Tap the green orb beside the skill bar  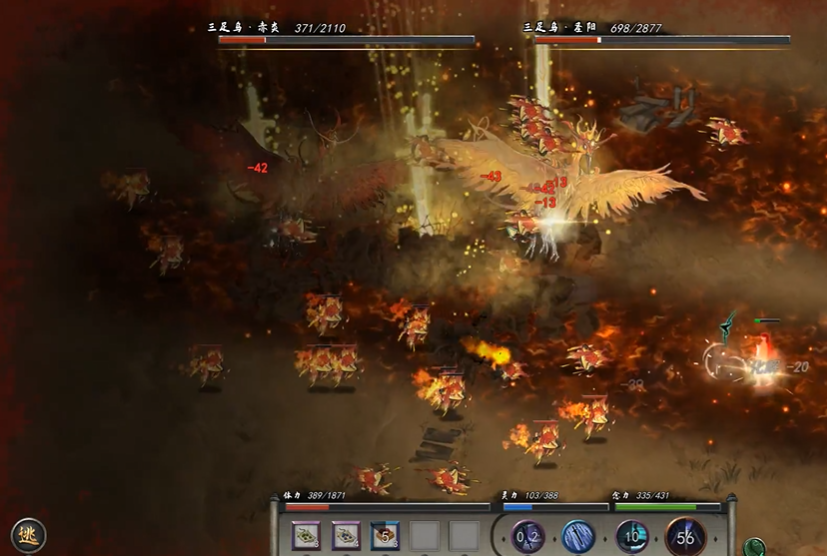(x=755, y=547)
